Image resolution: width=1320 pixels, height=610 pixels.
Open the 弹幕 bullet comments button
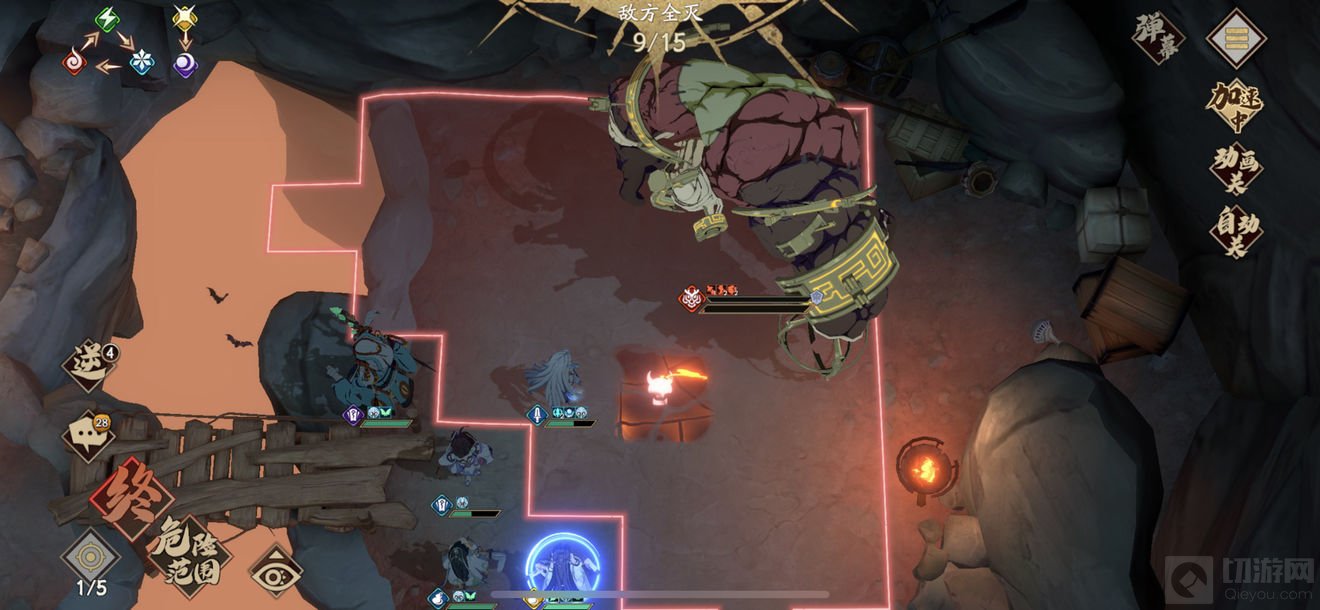pyautogui.click(x=1158, y=37)
